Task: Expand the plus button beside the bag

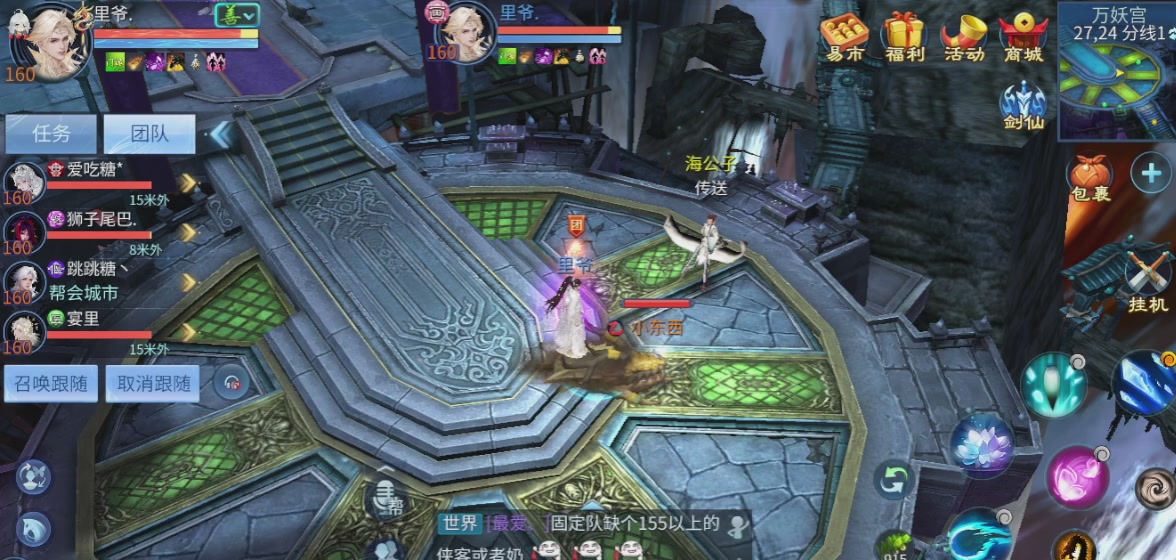Action: (x=1151, y=173)
